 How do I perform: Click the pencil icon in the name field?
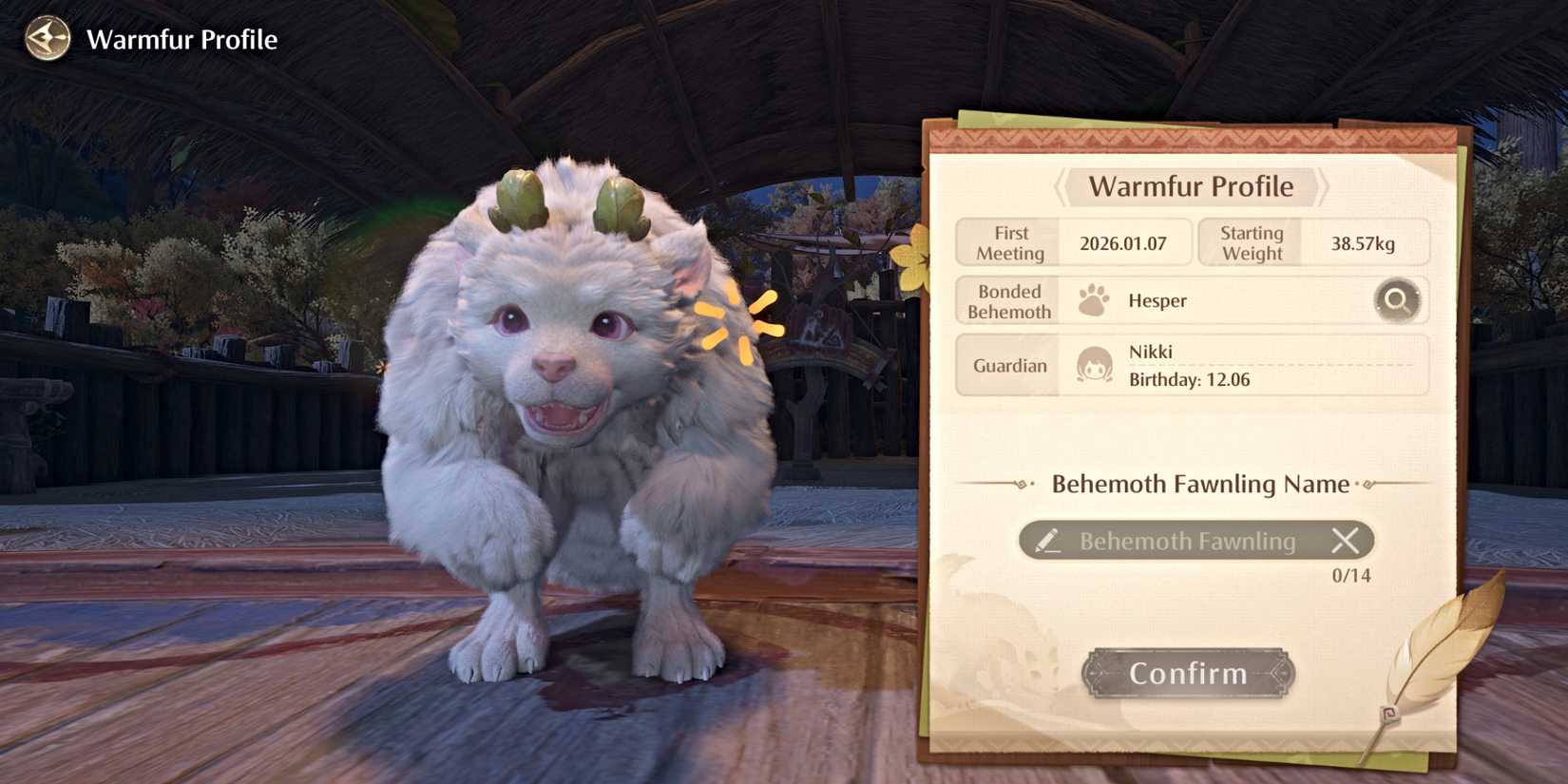pos(1048,541)
